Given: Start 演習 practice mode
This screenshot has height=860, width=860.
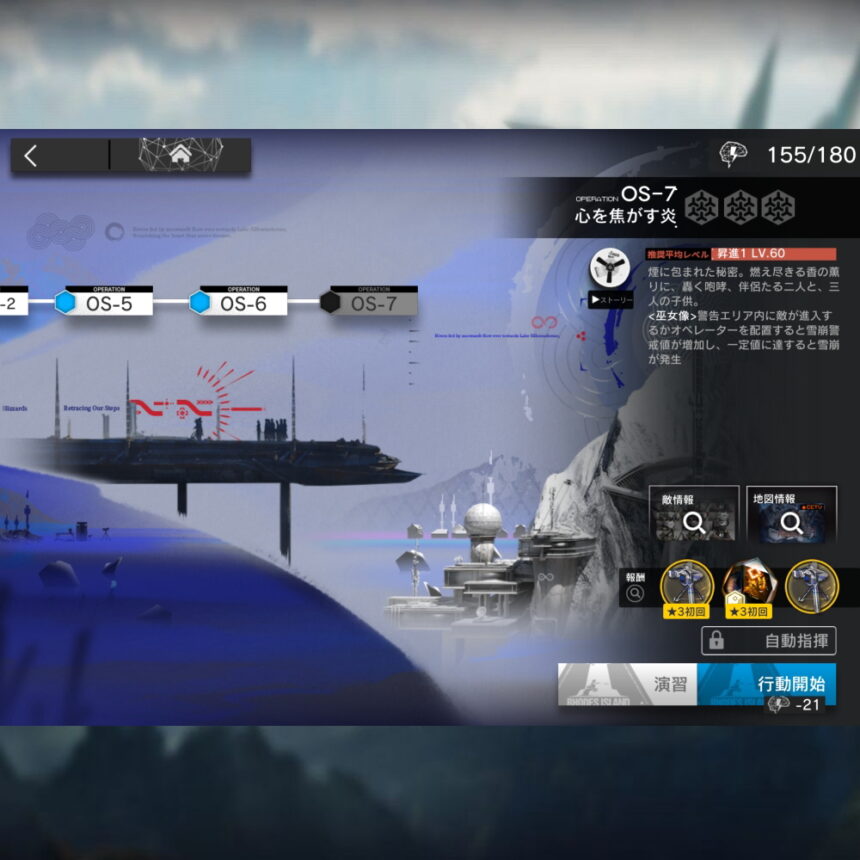Looking at the screenshot, I should coord(627,685).
